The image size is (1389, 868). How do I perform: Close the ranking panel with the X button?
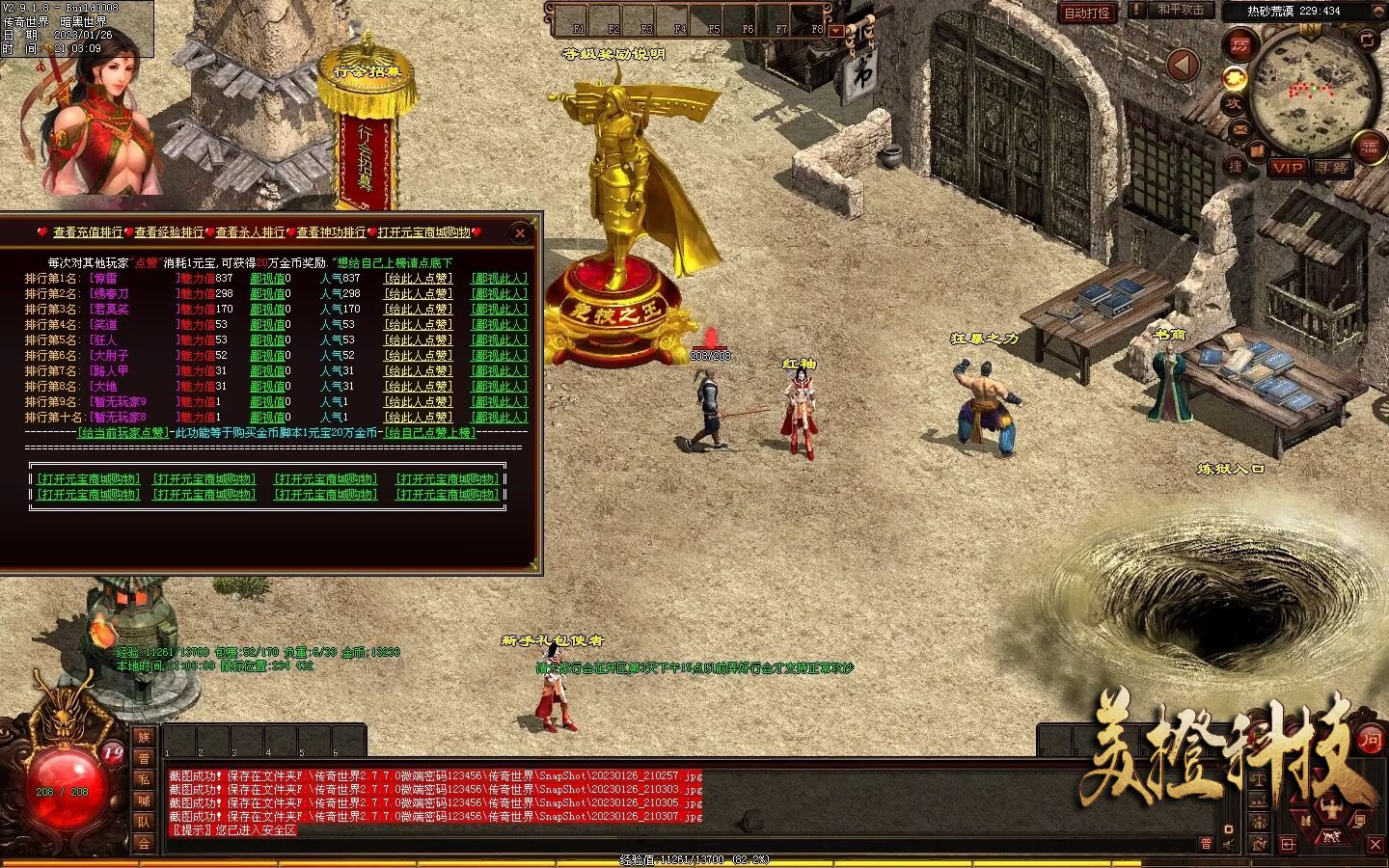[520, 232]
